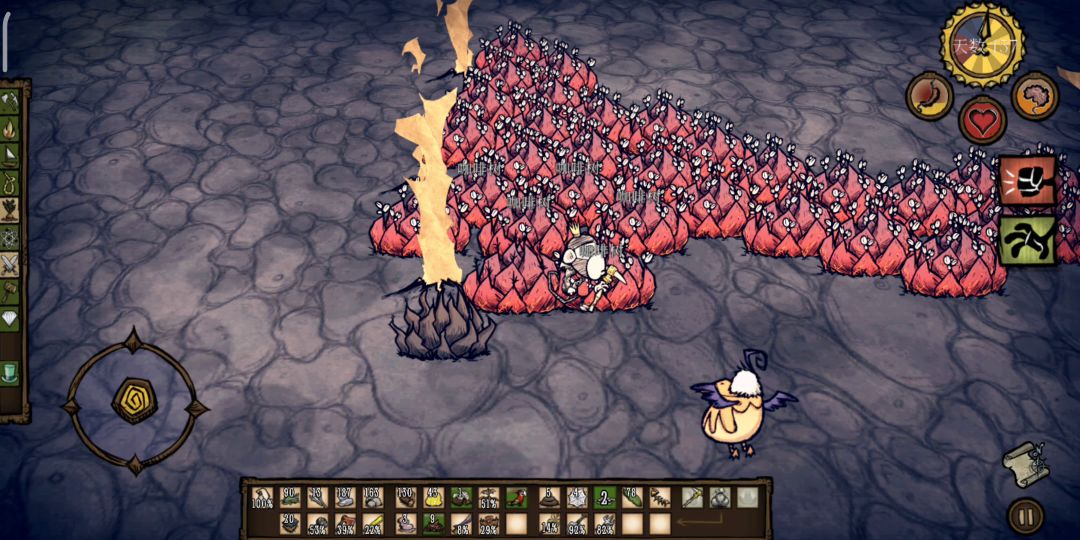The image size is (1080, 540).
Task: Tap the green grabbing hand action button
Action: click(1027, 241)
